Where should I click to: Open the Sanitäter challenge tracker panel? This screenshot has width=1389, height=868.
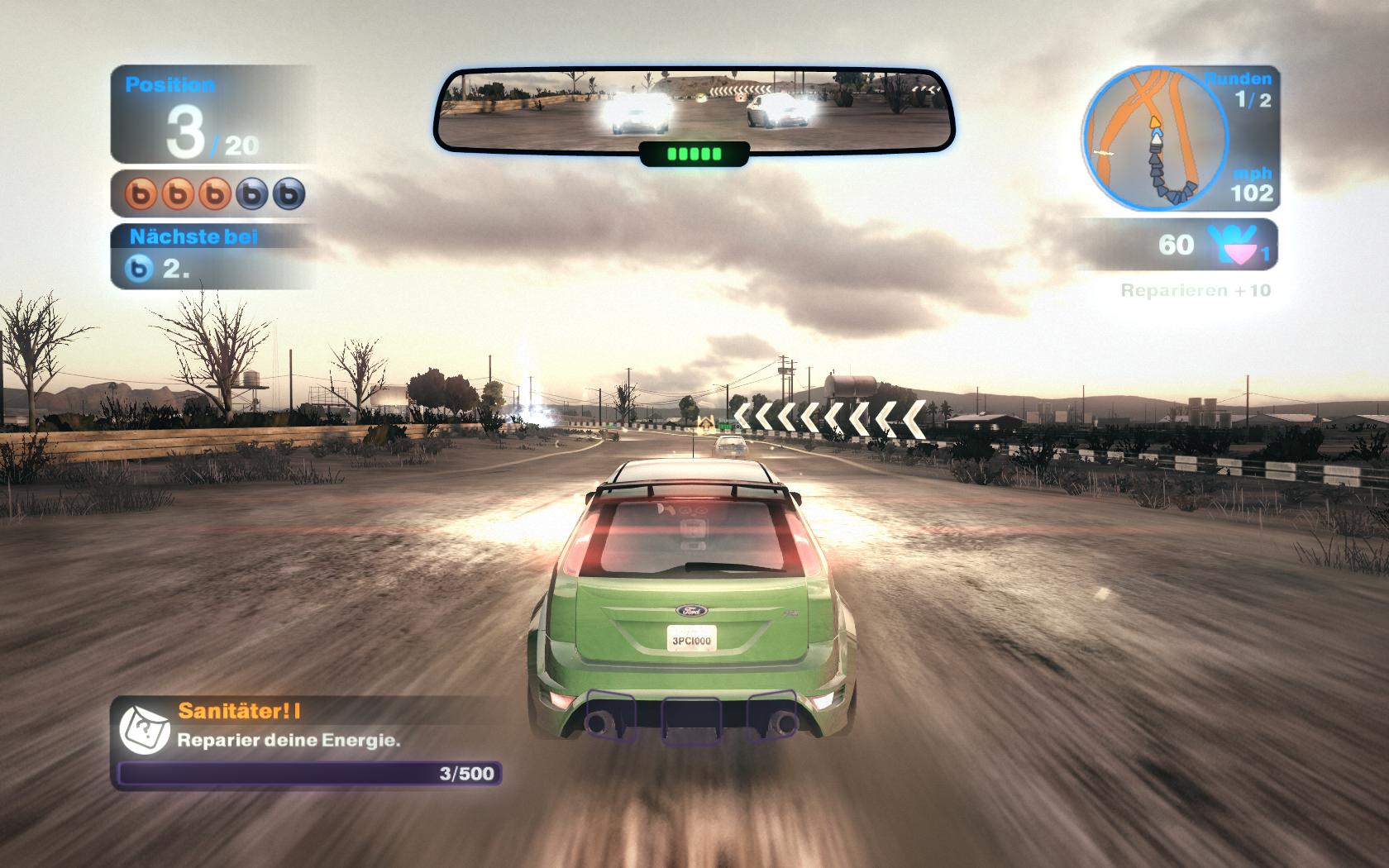(x=306, y=742)
